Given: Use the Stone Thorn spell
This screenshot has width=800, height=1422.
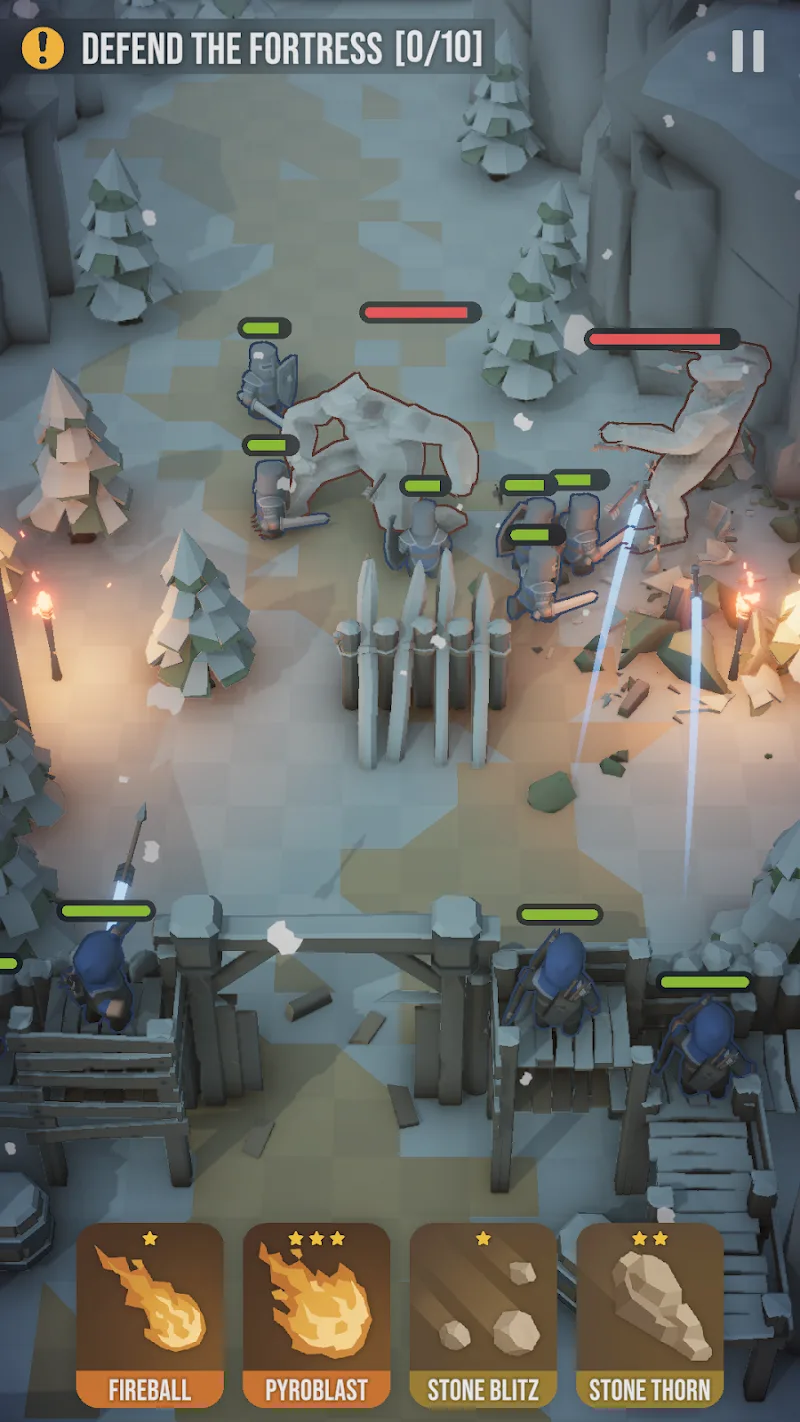Looking at the screenshot, I should point(650,1313).
